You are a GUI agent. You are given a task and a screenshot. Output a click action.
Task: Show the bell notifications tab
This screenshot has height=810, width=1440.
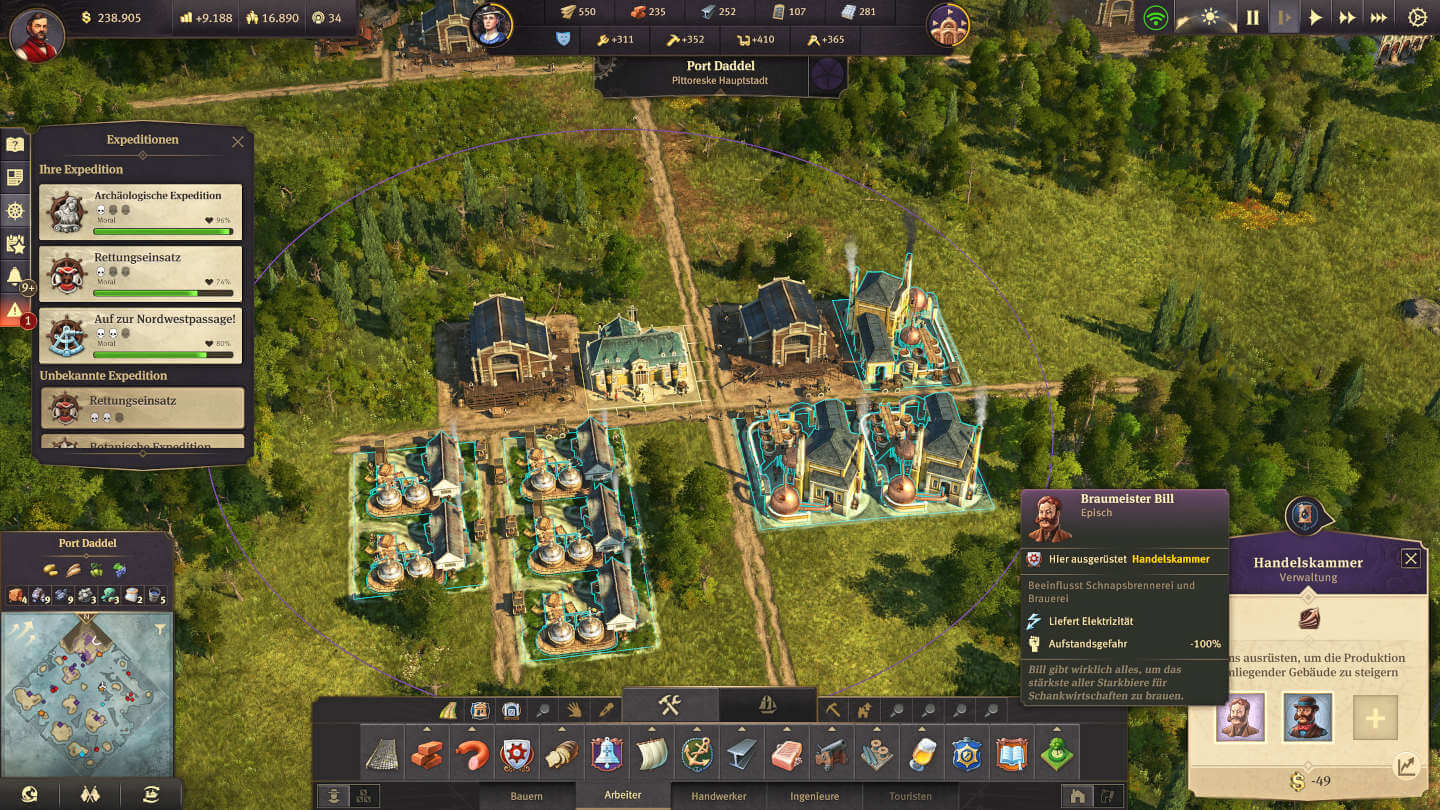(x=14, y=277)
